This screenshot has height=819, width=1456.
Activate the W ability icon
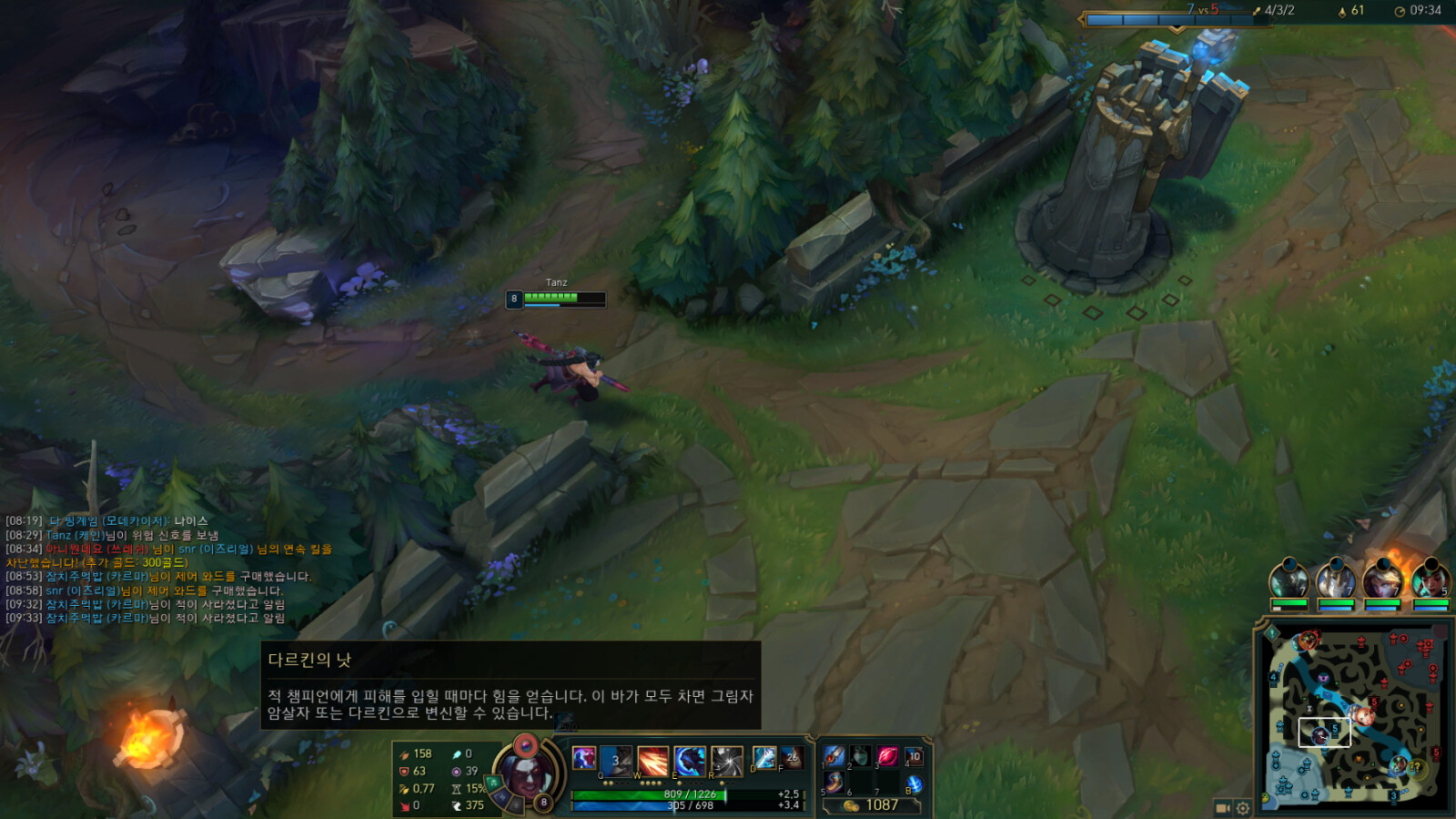coord(652,761)
